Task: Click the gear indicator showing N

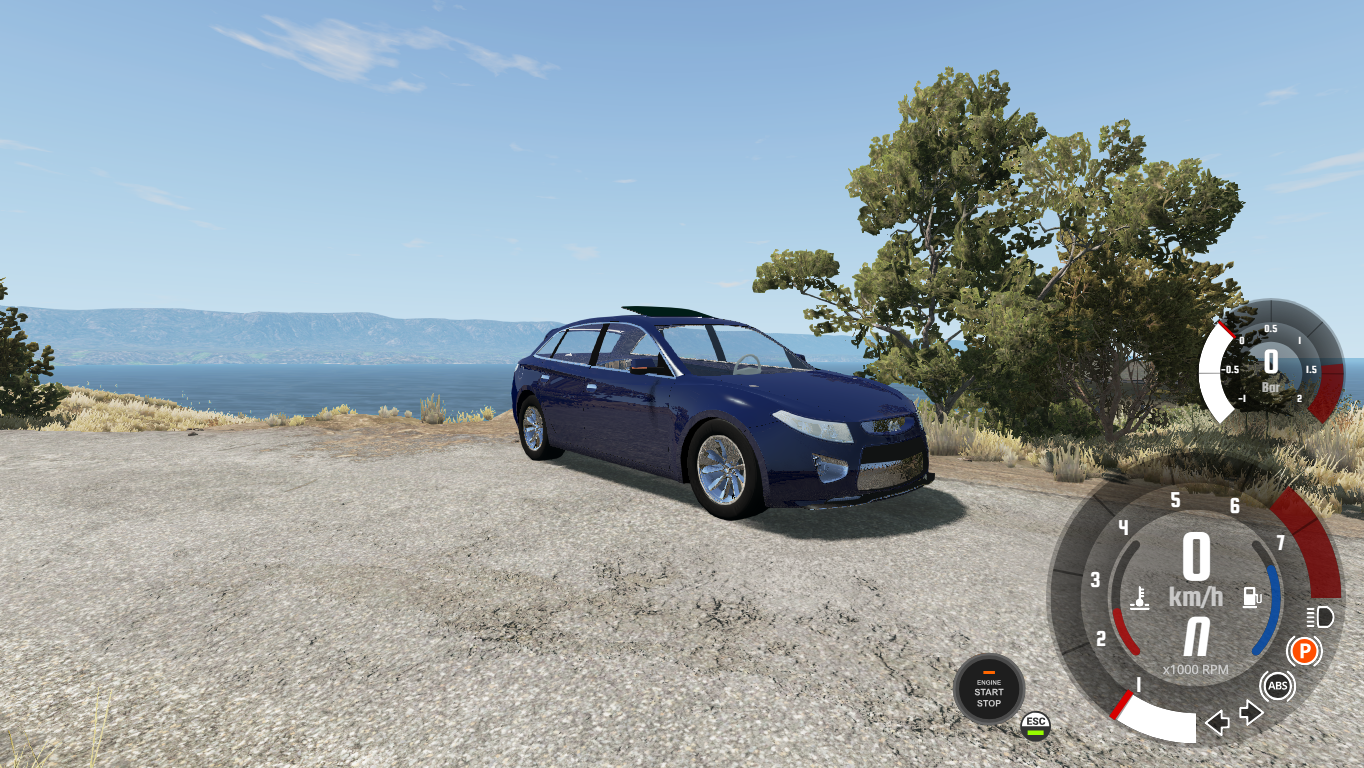Action: (1194, 633)
